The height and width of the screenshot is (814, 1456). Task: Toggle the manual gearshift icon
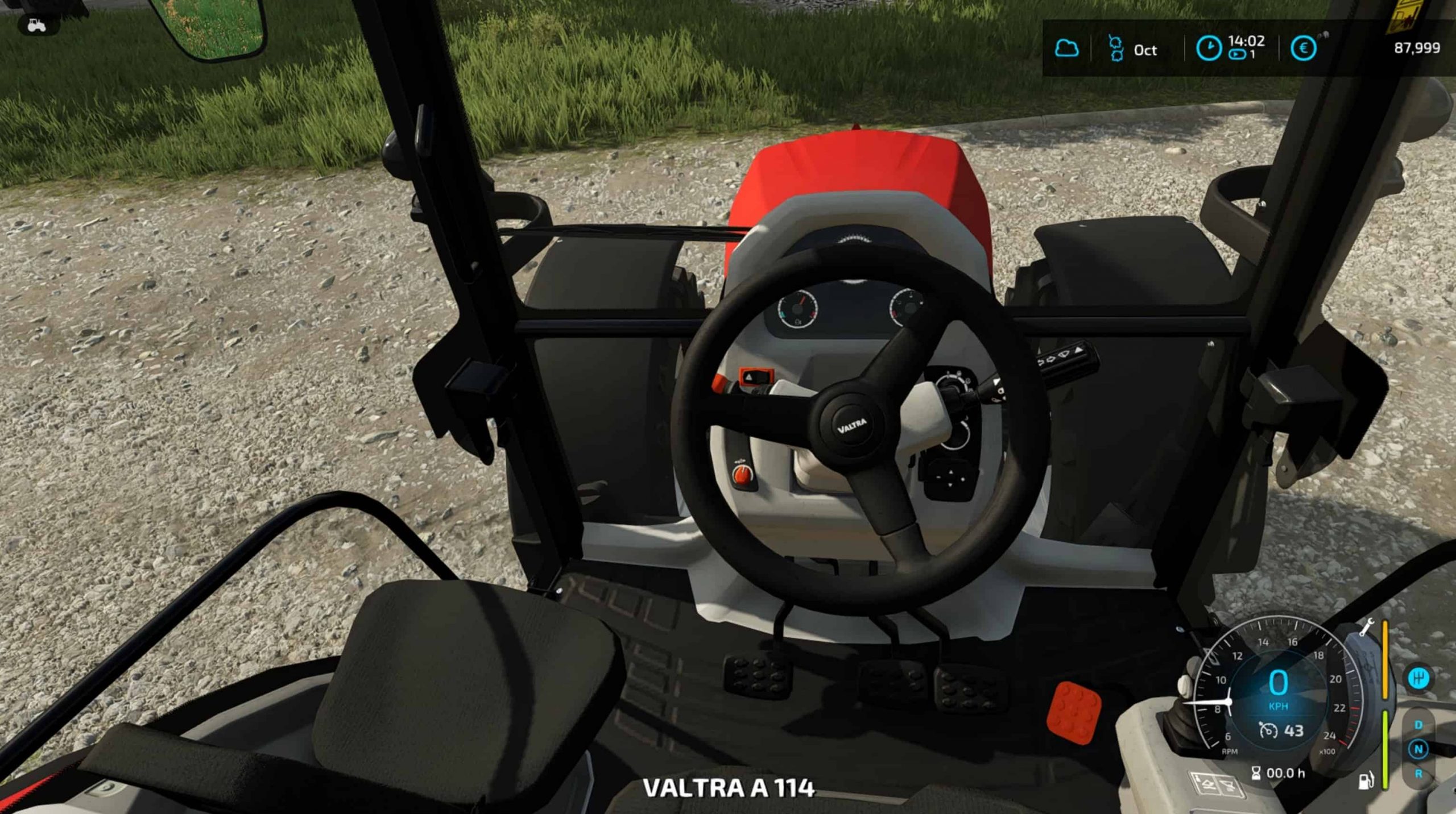coord(1418,678)
